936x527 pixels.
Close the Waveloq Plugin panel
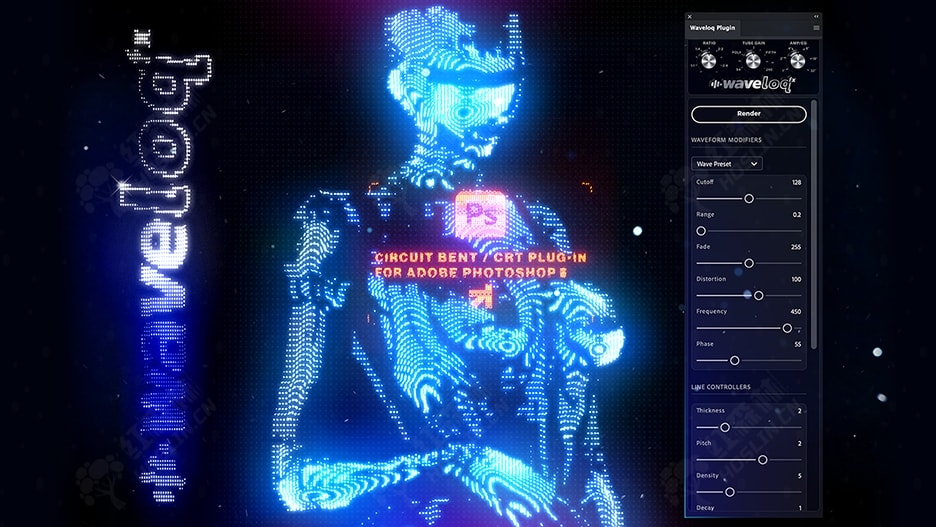pyautogui.click(x=691, y=16)
